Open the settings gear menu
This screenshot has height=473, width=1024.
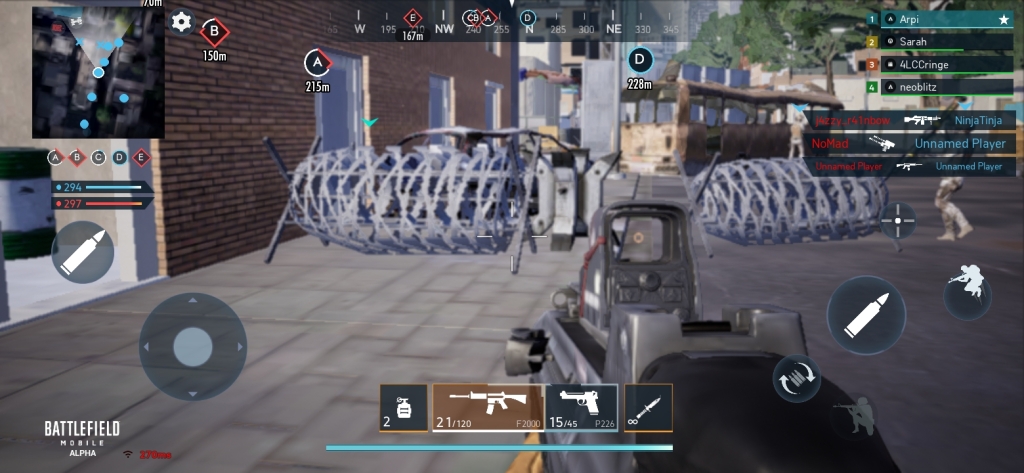point(181,22)
